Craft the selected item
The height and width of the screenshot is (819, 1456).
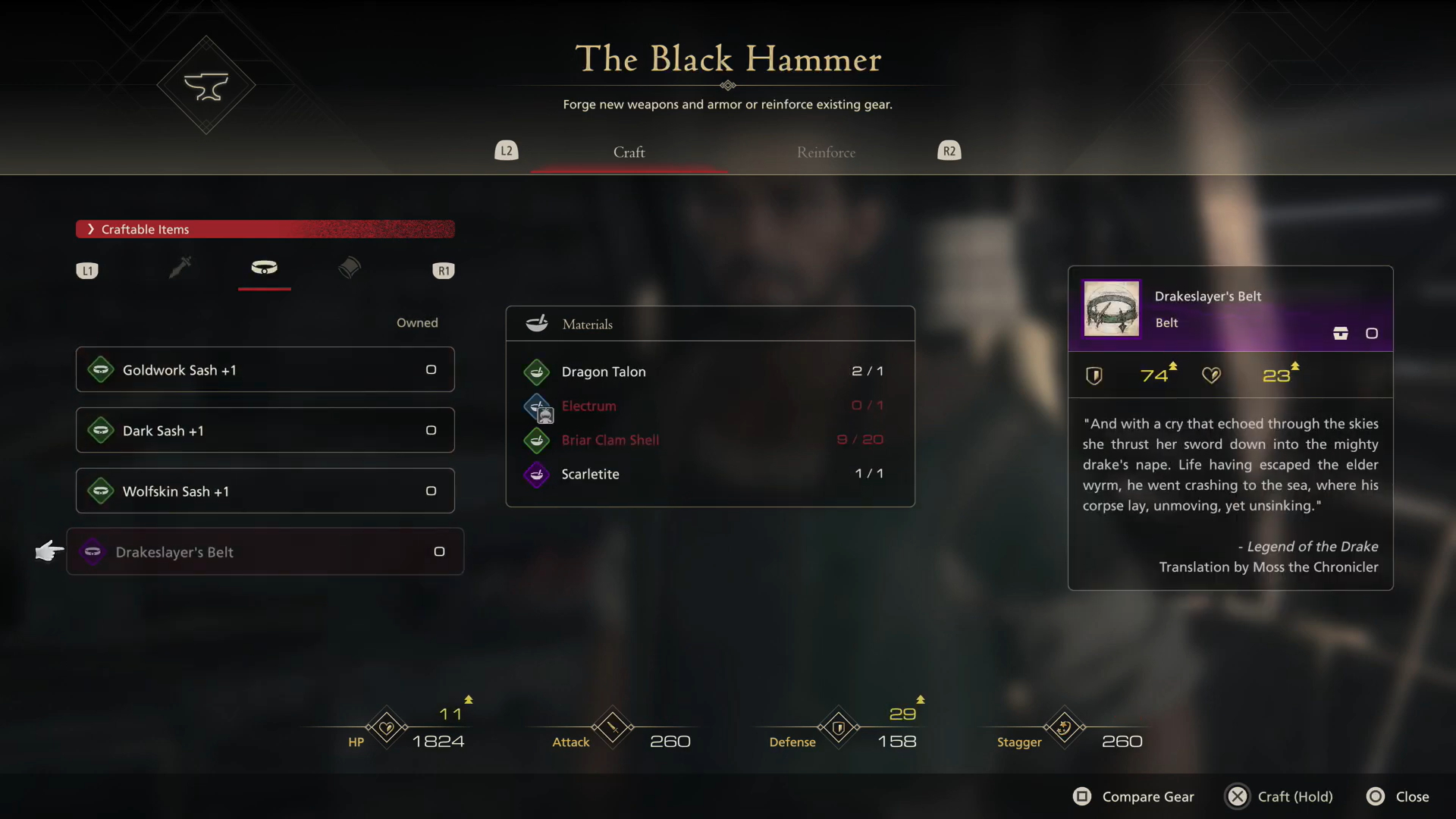(1280, 796)
